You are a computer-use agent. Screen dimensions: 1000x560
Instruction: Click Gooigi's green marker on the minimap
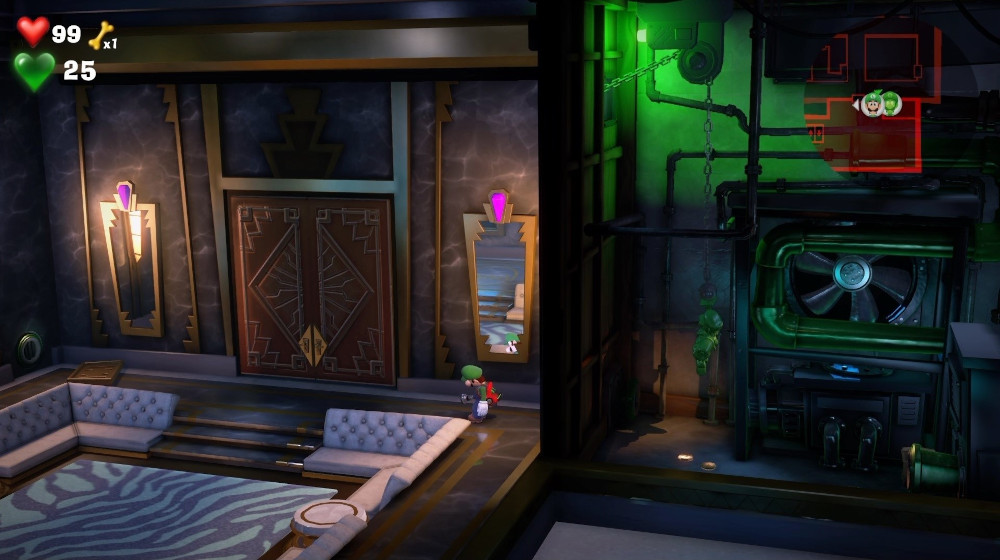[x=890, y=103]
